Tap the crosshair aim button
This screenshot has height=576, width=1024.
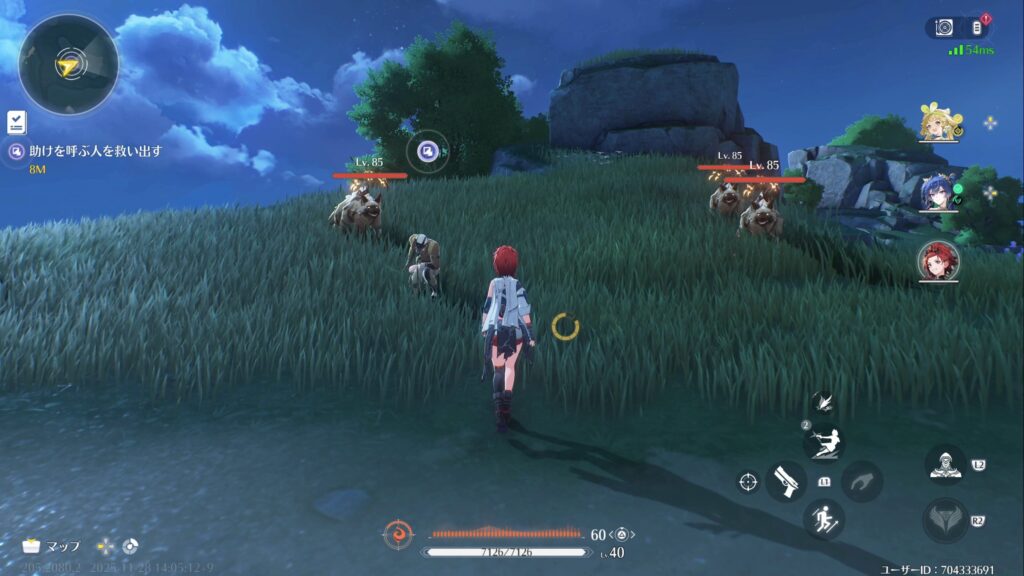(x=747, y=482)
